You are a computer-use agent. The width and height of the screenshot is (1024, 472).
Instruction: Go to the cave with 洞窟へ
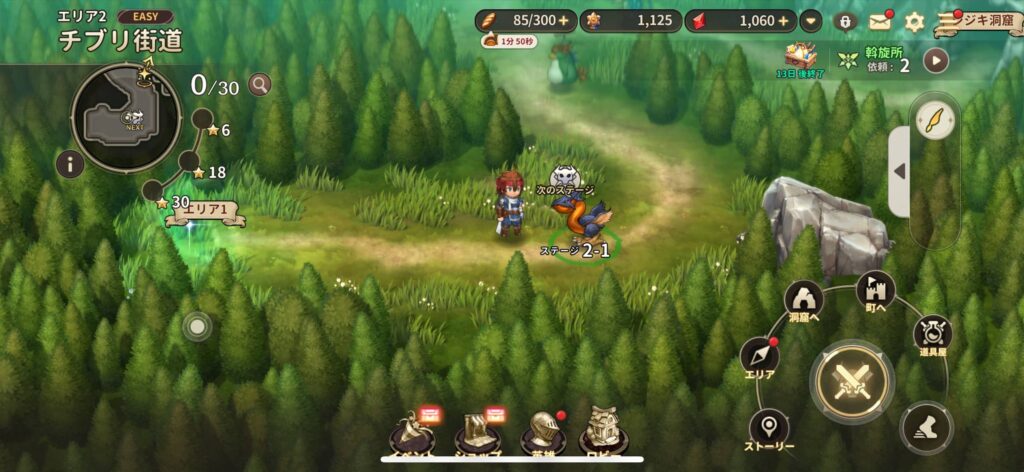point(804,298)
